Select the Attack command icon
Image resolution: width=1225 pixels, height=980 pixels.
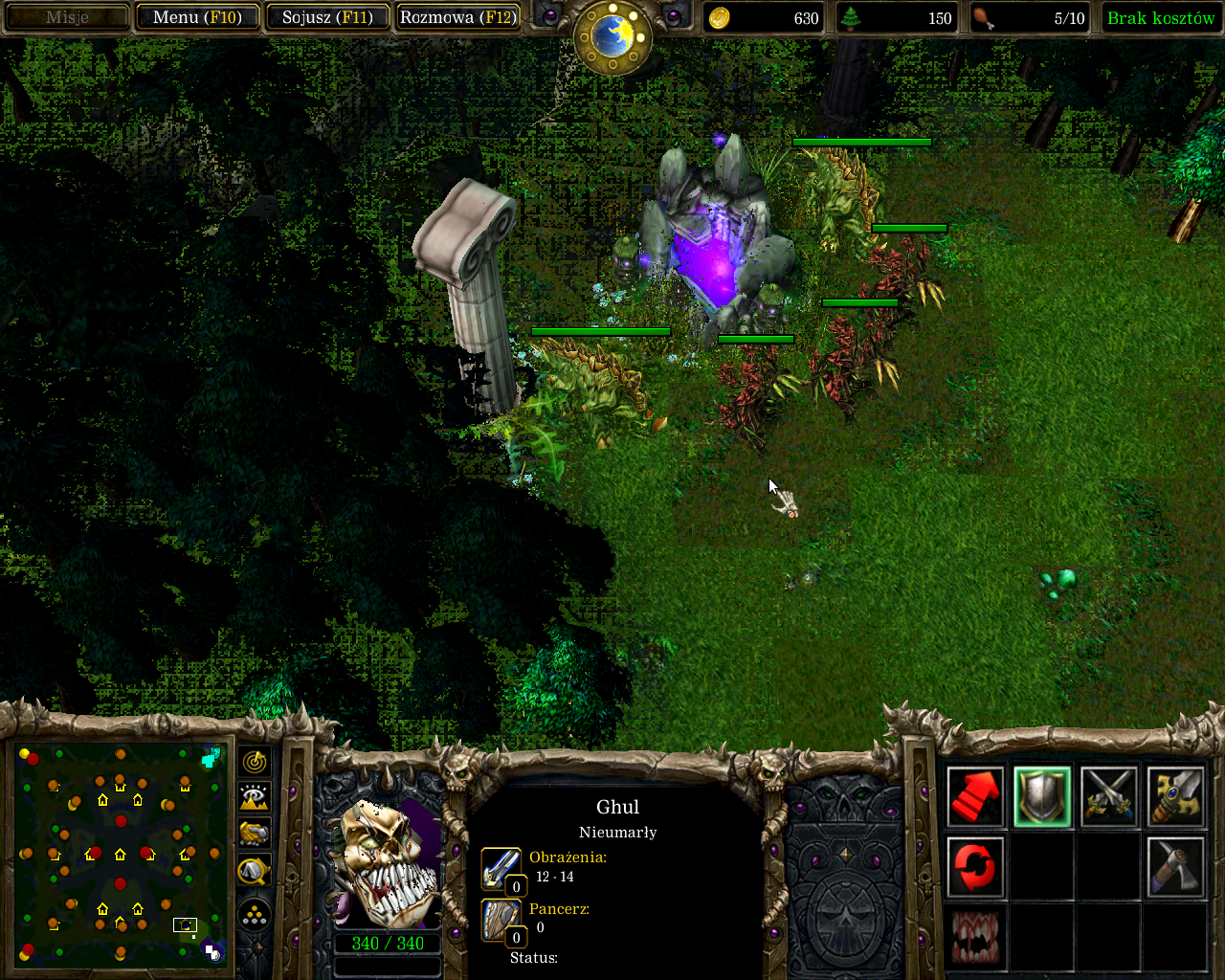(x=1175, y=797)
